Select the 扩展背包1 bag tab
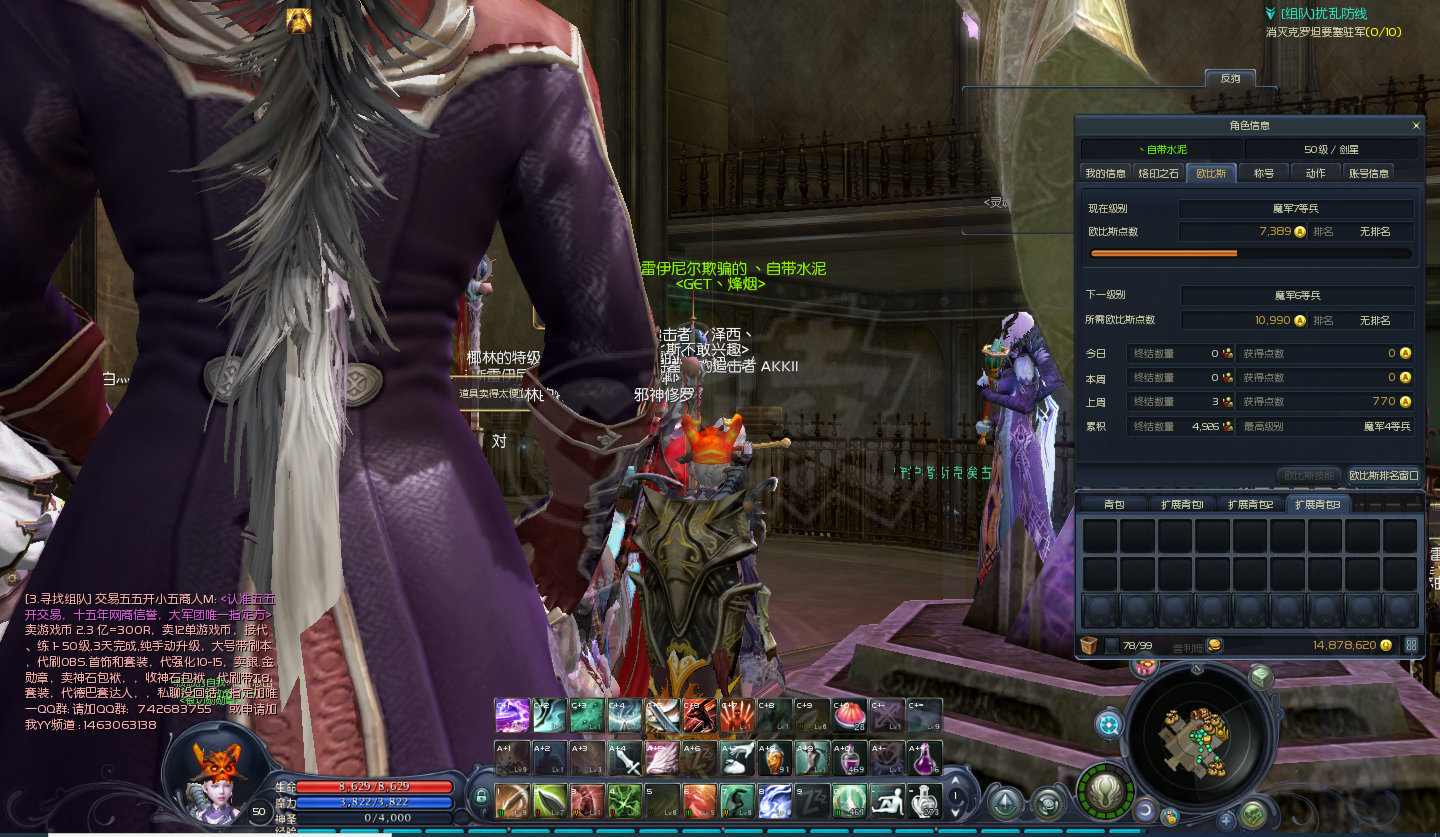This screenshot has width=1440, height=837. point(1182,505)
